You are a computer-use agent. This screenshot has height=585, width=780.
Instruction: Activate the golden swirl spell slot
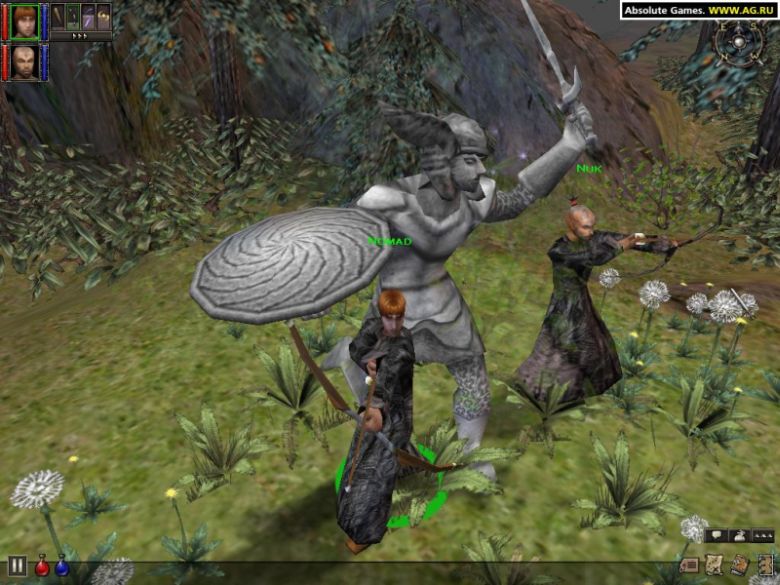(102, 16)
